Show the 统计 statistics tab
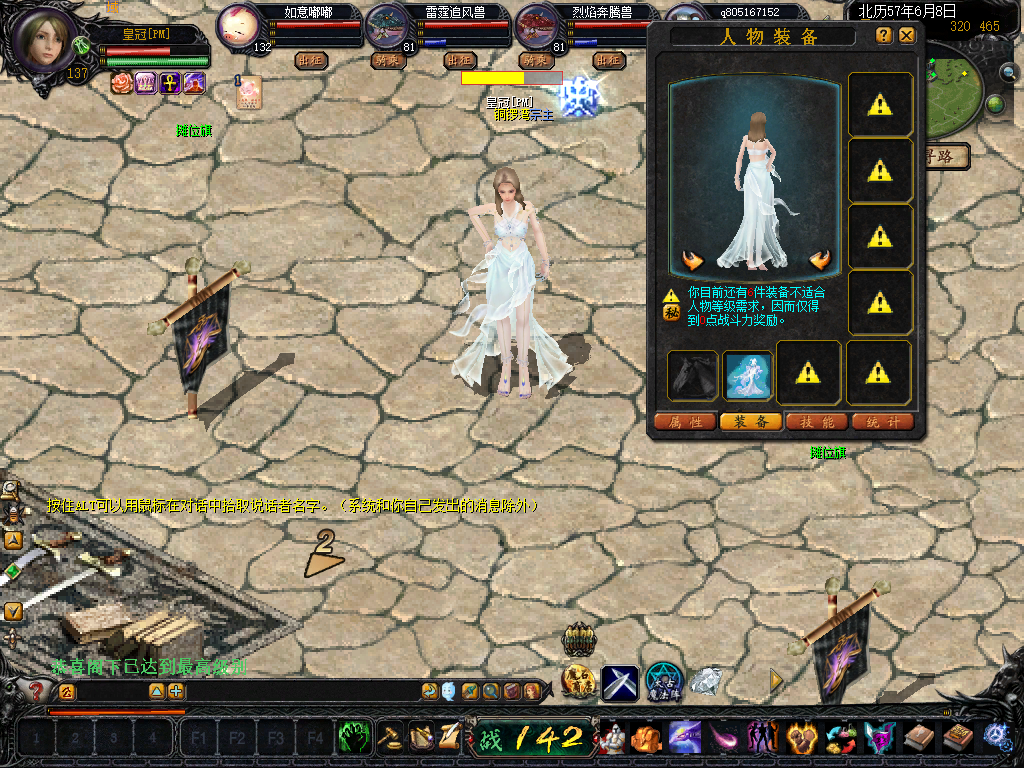Viewport: 1024px width, 768px height. (x=883, y=422)
